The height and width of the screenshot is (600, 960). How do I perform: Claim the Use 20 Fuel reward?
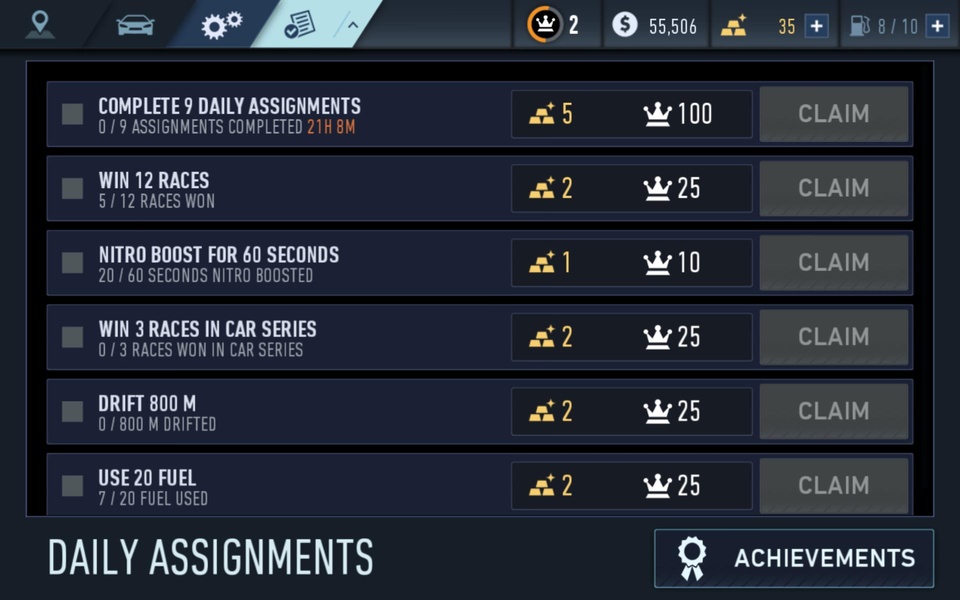point(834,485)
